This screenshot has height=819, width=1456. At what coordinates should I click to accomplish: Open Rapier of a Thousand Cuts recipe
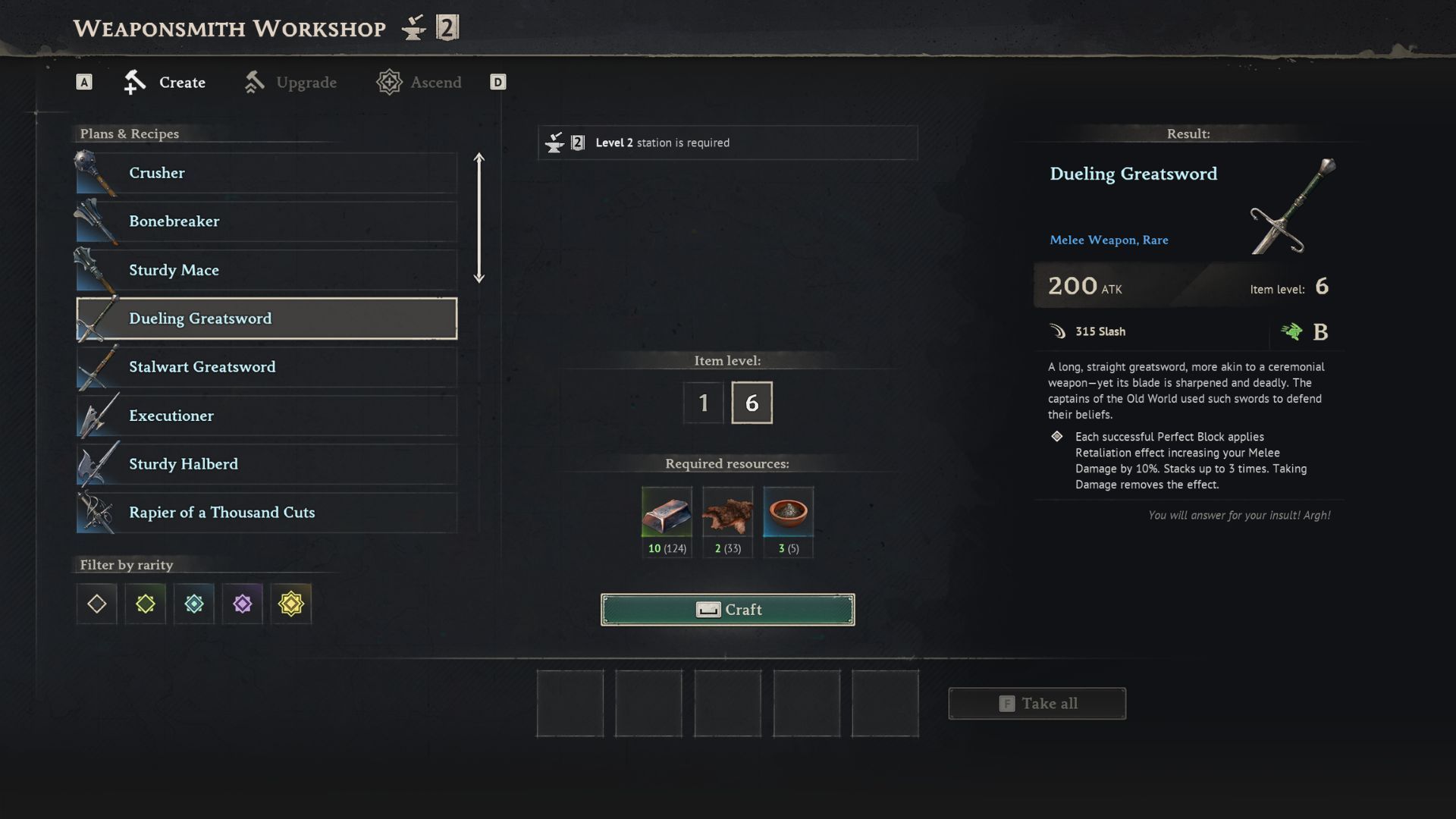tap(266, 513)
